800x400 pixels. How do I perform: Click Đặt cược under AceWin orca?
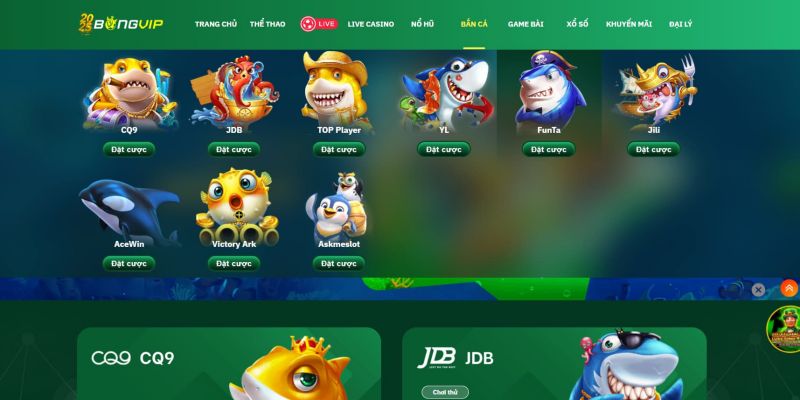click(129, 263)
